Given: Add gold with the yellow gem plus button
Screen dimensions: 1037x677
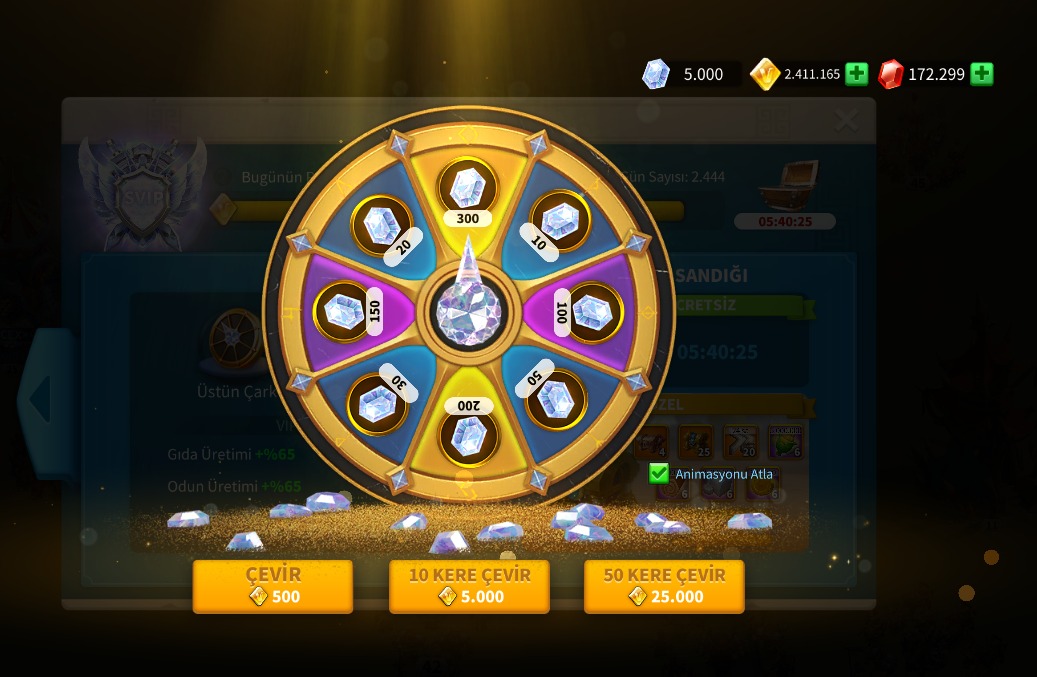Looking at the screenshot, I should [856, 74].
